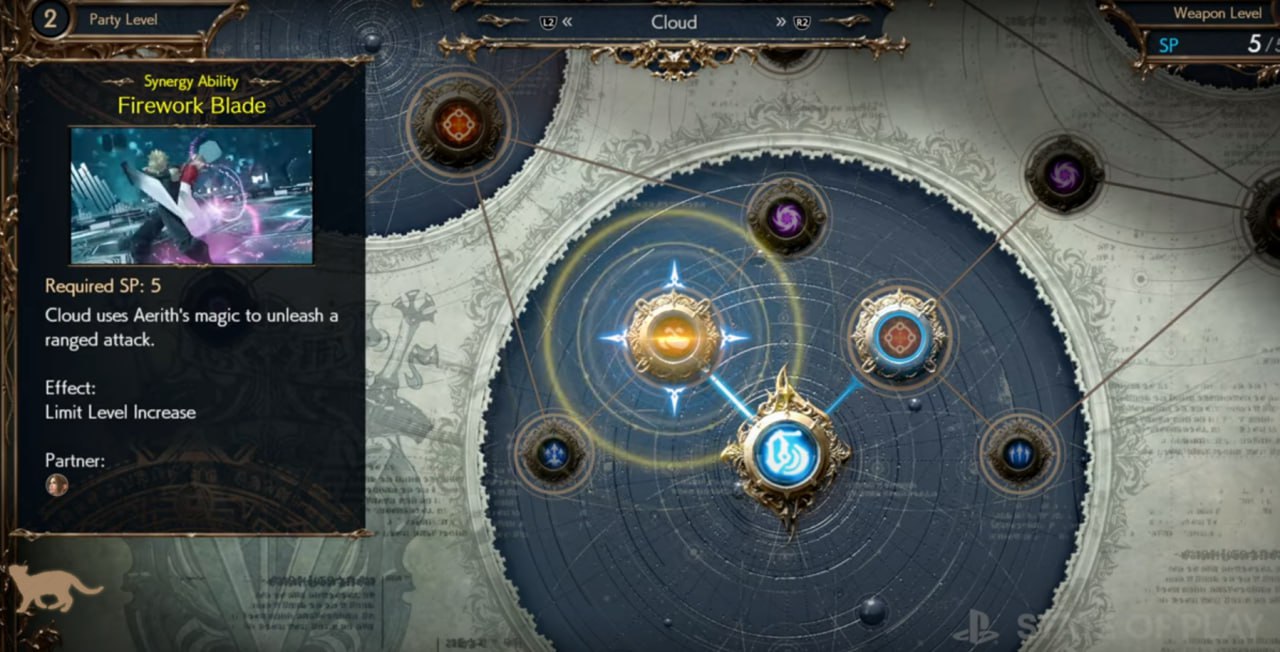This screenshot has width=1280, height=652.
Task: Click the Cloud character name selector
Action: coord(673,22)
